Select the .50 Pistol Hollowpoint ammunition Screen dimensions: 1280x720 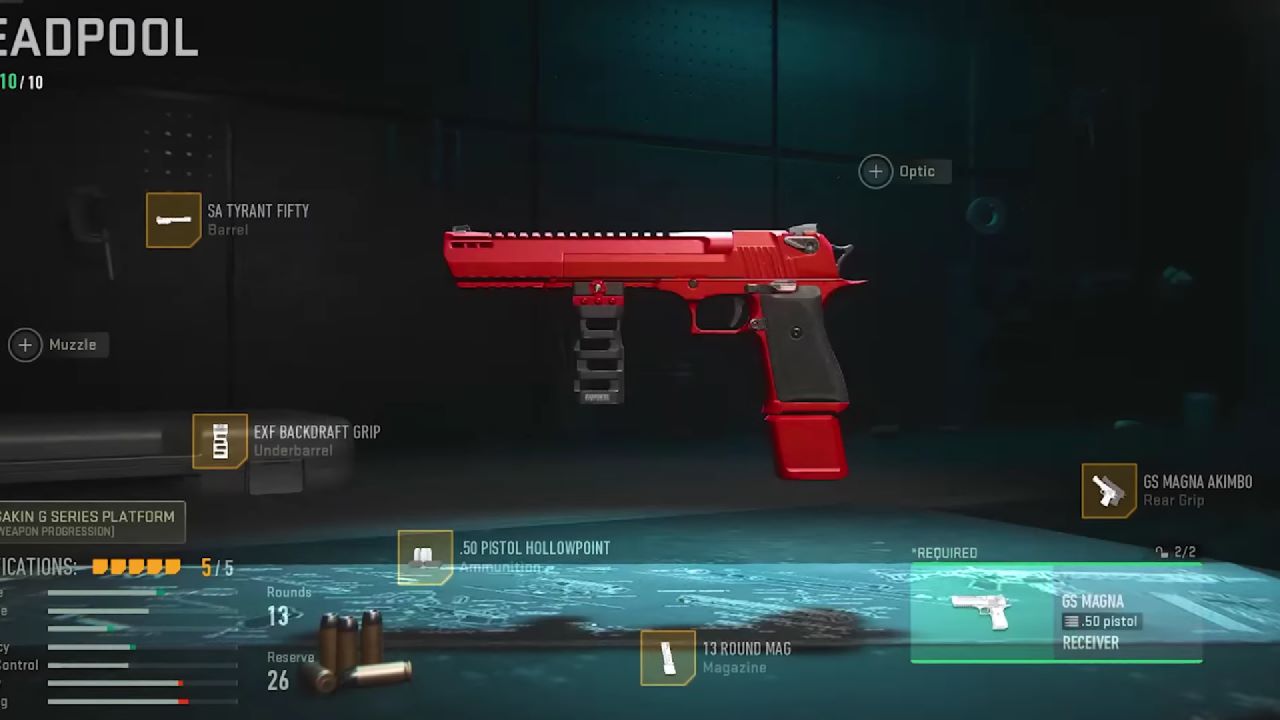pos(425,557)
